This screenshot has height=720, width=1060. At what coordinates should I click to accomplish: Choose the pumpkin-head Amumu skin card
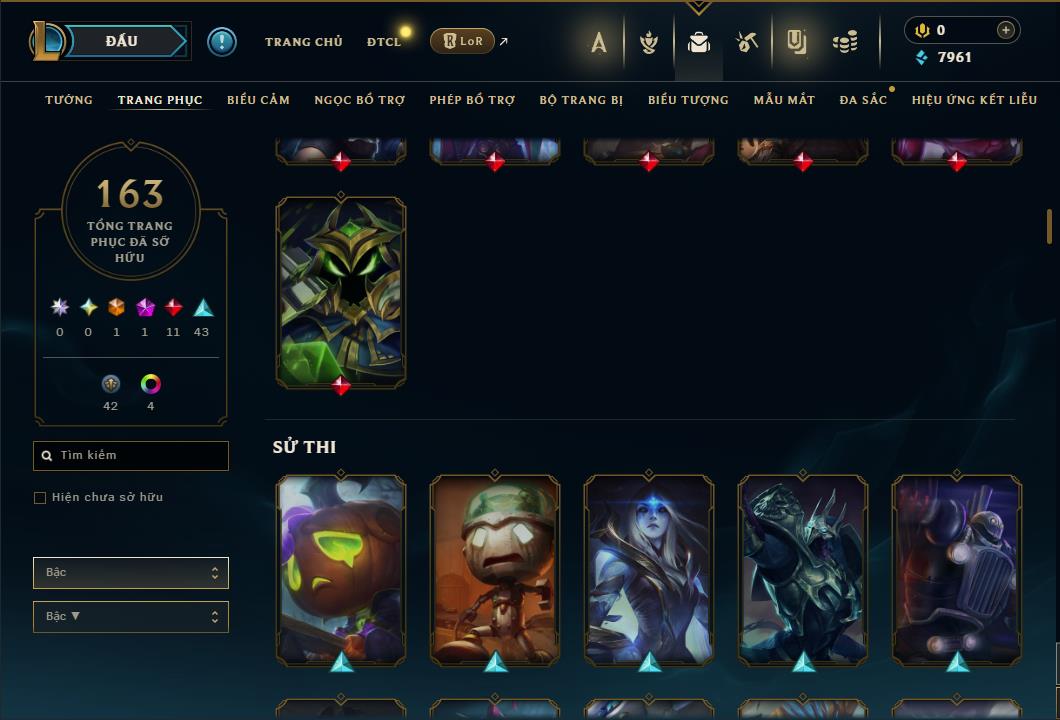click(341, 569)
